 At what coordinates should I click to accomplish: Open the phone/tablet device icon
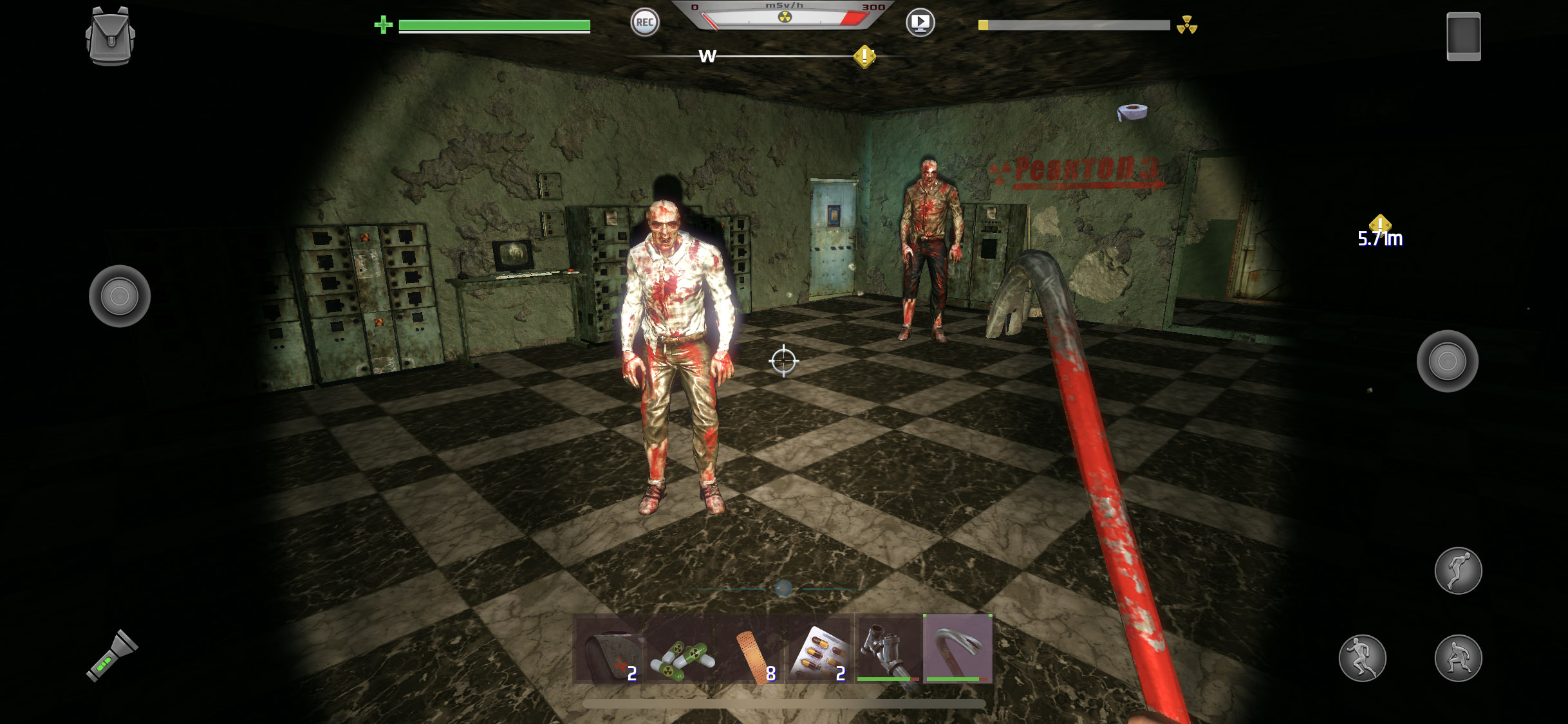point(1464,35)
